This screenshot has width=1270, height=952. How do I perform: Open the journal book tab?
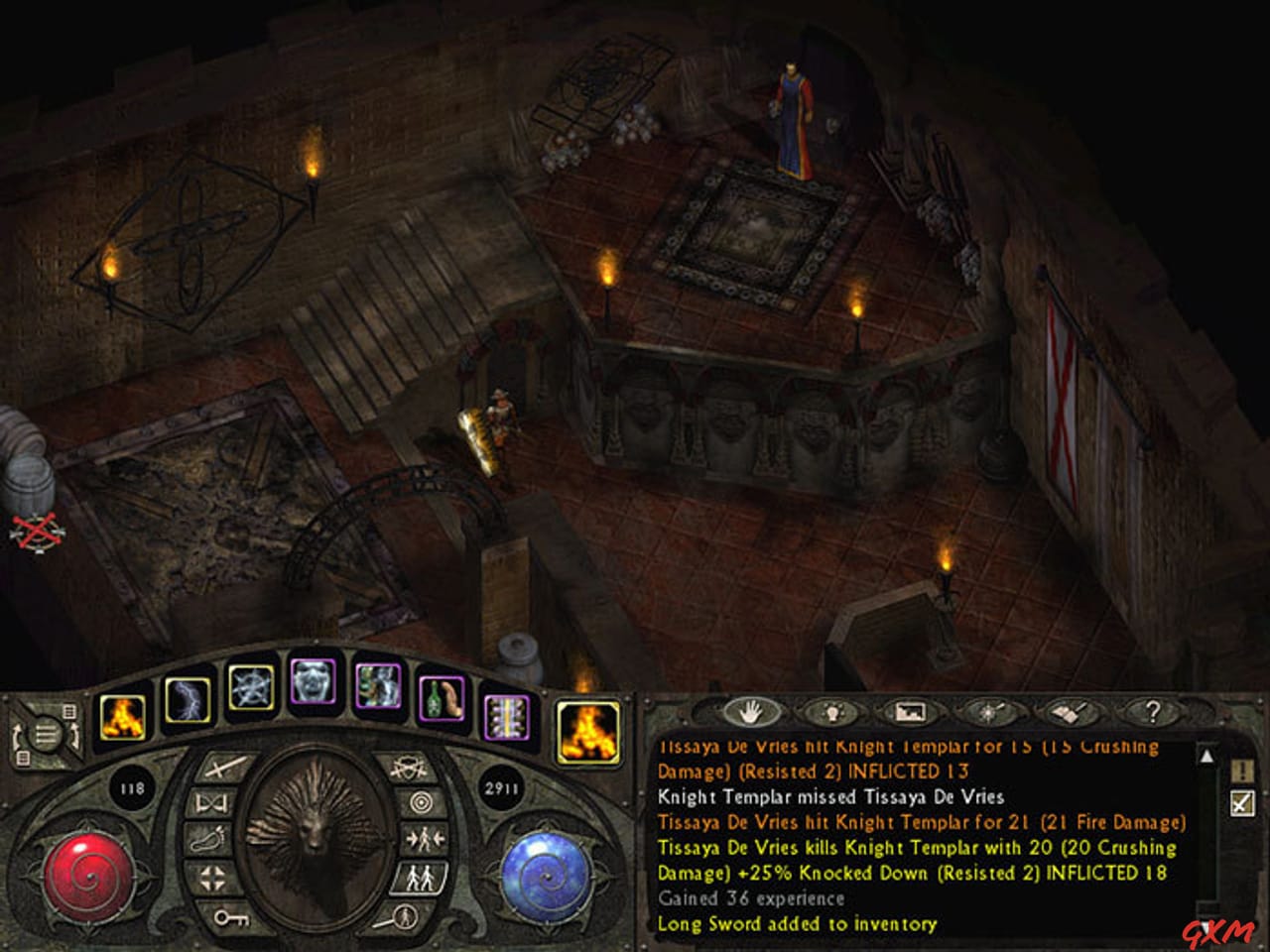pos(1068,713)
